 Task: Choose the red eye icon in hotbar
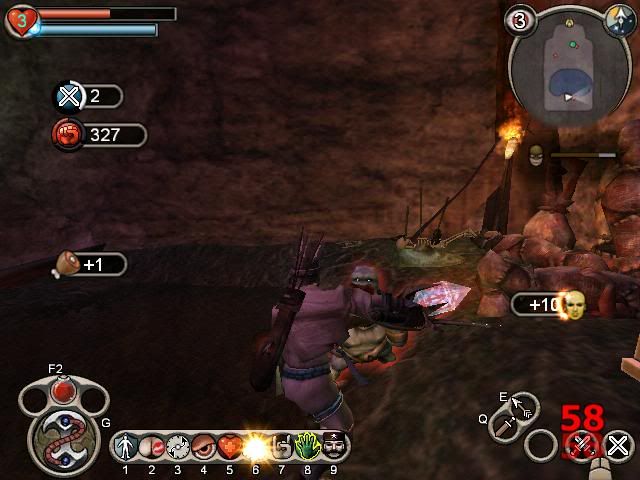click(x=204, y=446)
